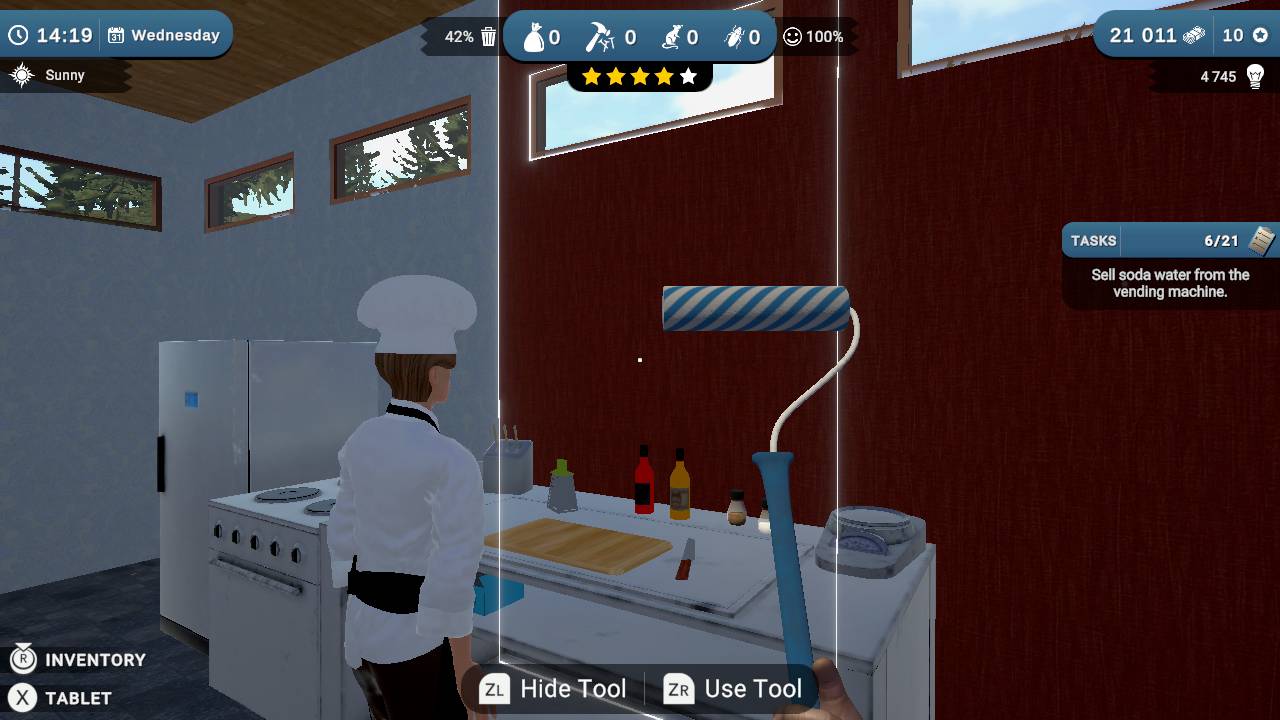Click the sell soda water task text
1280x720 pixels.
click(1168, 283)
